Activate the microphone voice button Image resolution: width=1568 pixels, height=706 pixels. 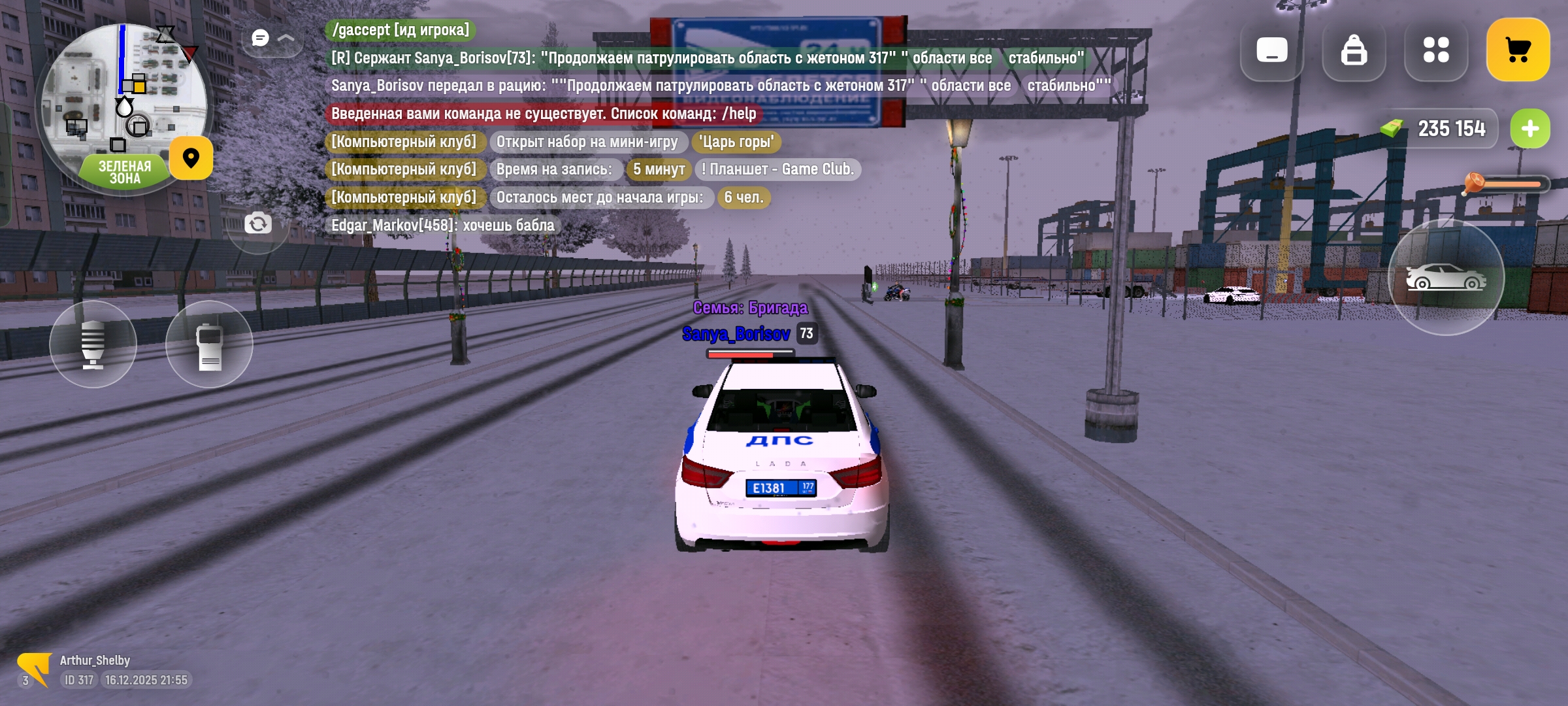point(93,344)
